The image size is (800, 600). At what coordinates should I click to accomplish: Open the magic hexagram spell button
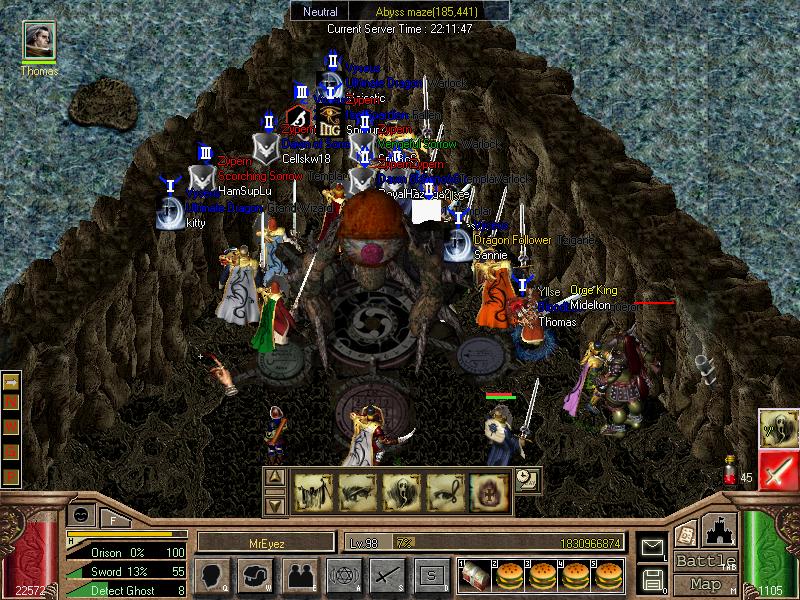coord(343,574)
